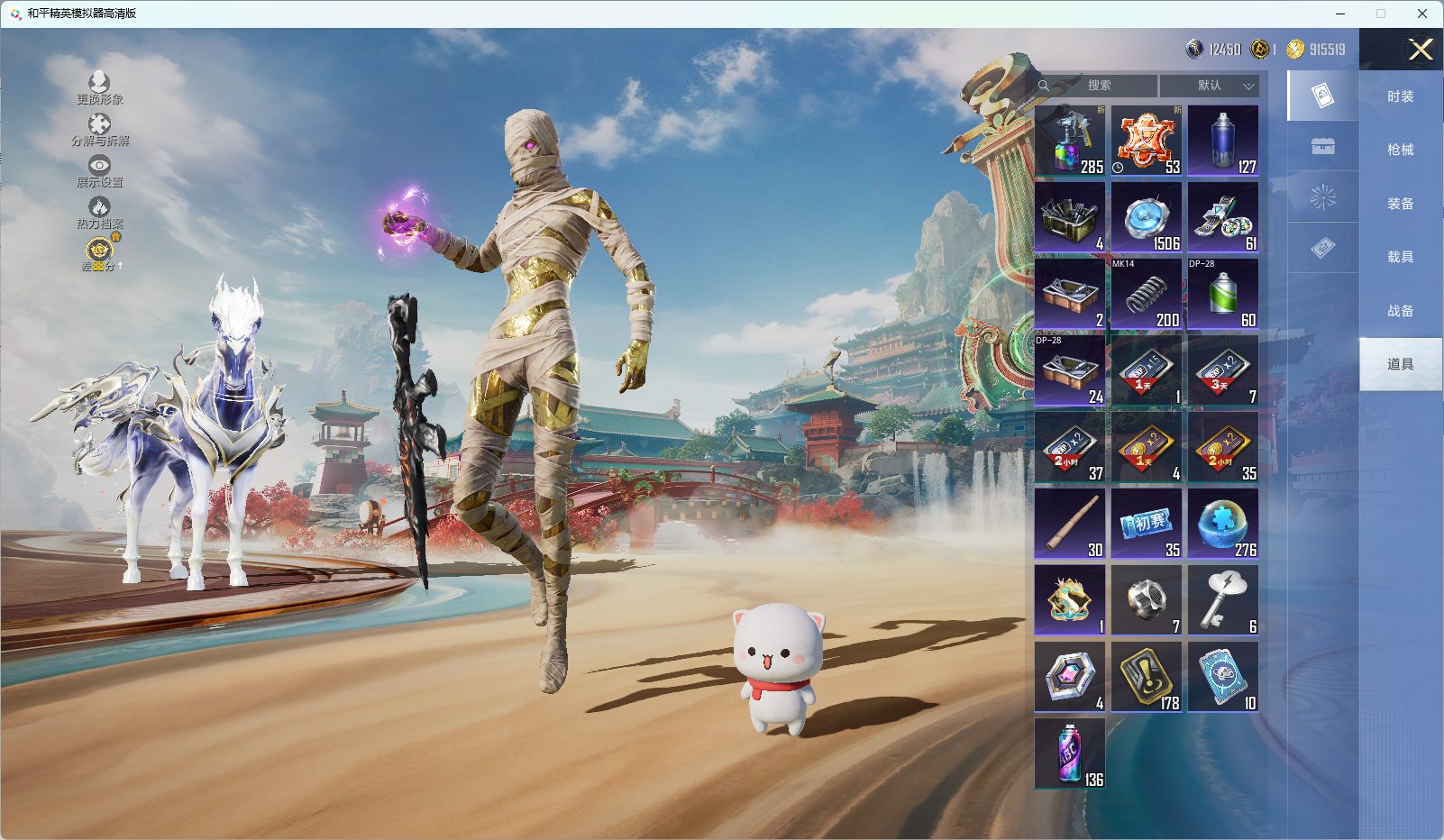Open the 热力档案 profile
Image resolution: width=1444 pixels, height=840 pixels.
tap(99, 213)
